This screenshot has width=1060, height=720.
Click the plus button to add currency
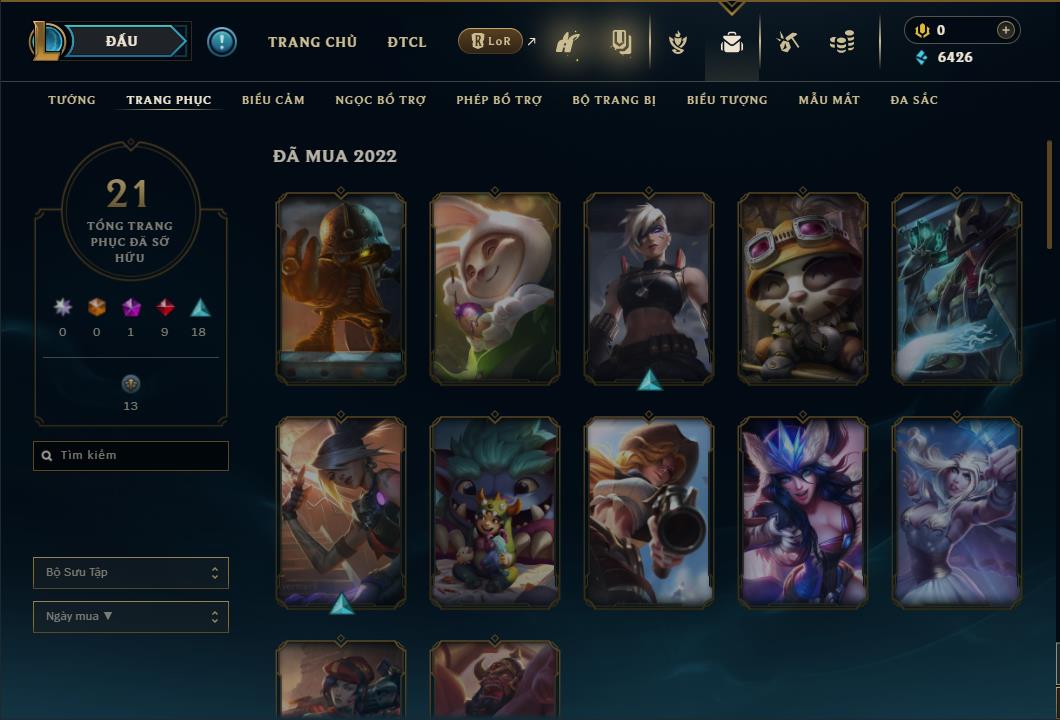tap(1006, 30)
